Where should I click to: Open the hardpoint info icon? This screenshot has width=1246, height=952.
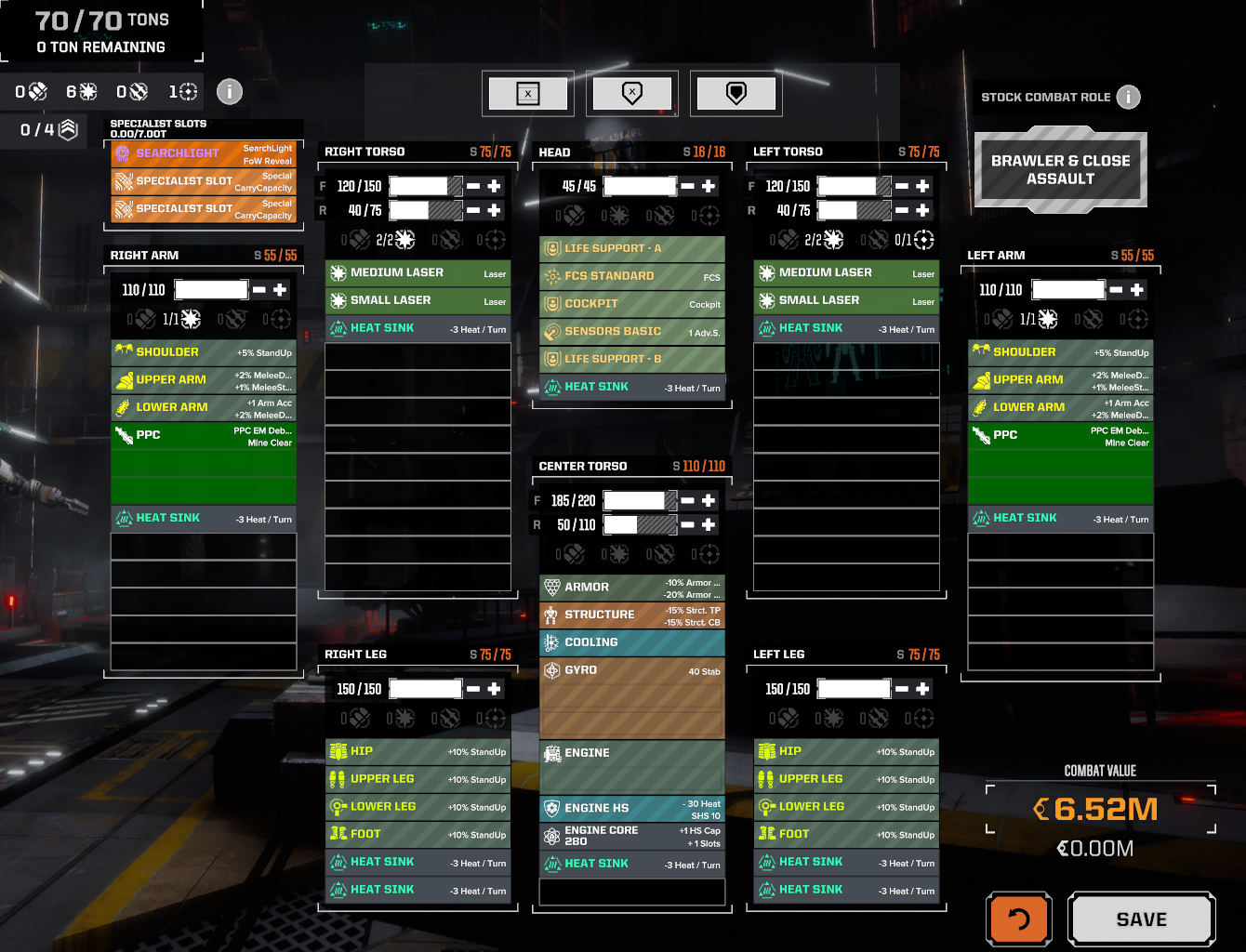[x=230, y=91]
